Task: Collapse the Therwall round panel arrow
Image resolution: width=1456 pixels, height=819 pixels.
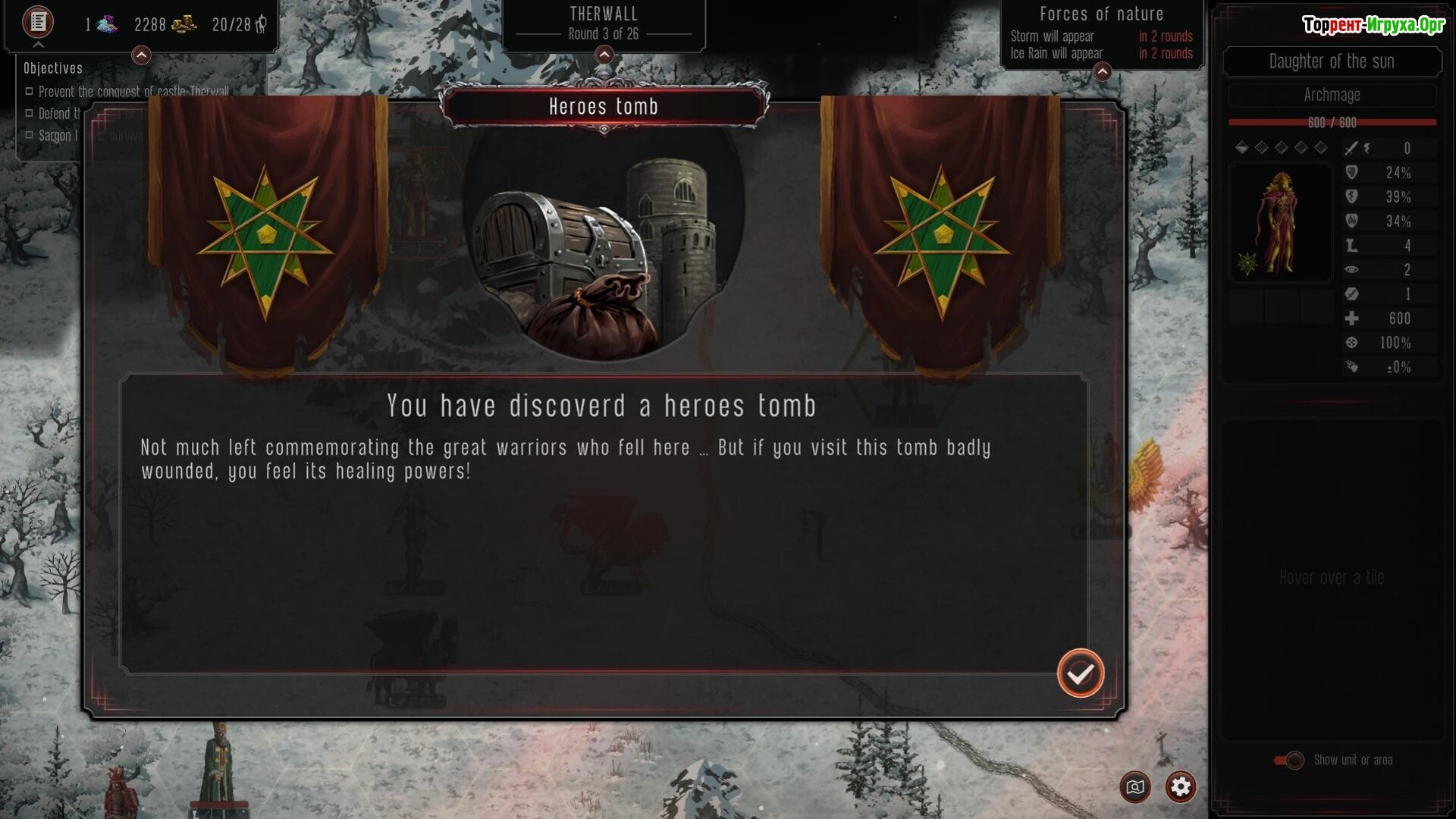Action: pos(604,55)
